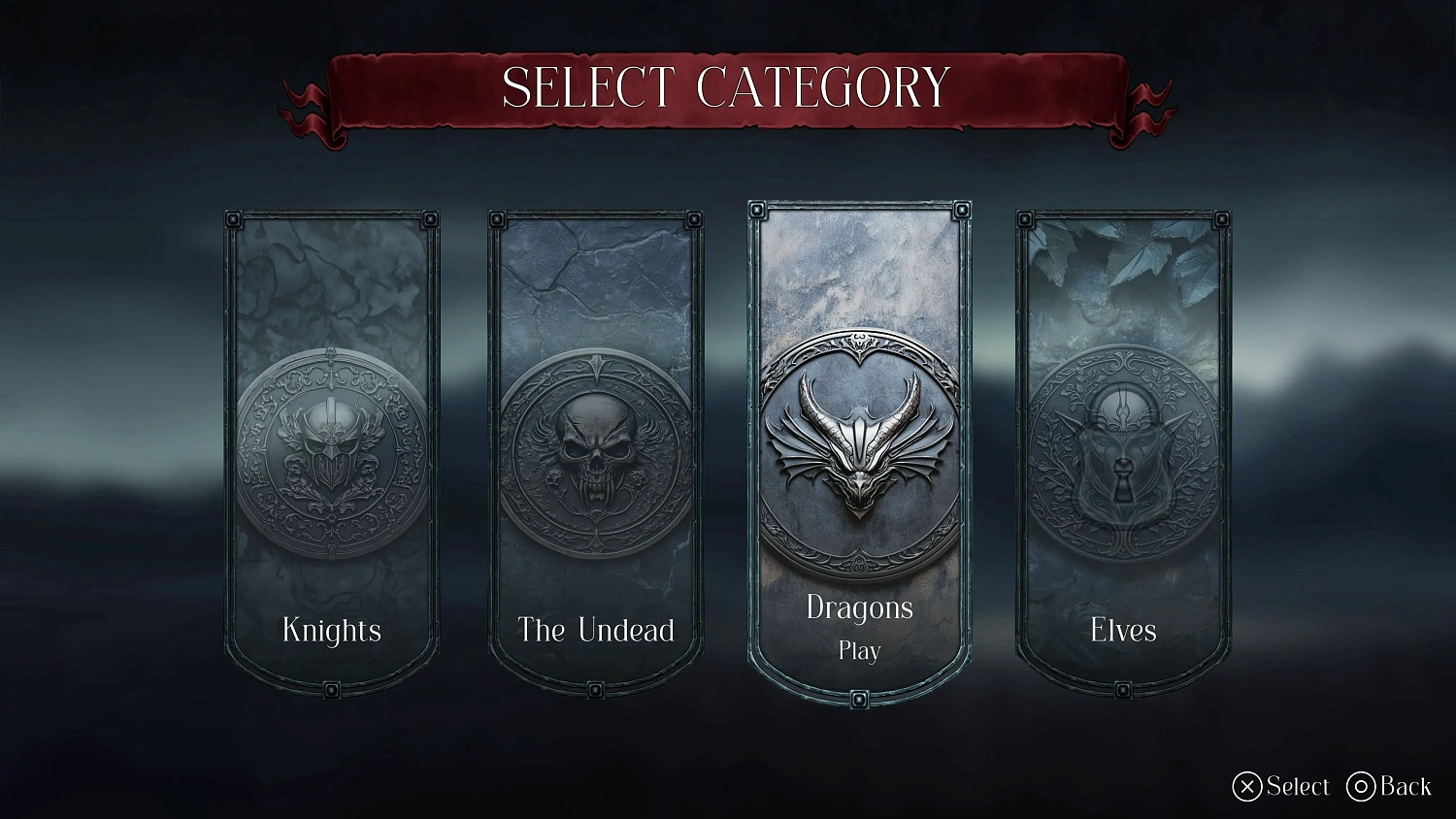Click the SELECT CATEGORY red ribbon banner
Image resolution: width=1456 pixels, height=819 pixels.
point(728,88)
